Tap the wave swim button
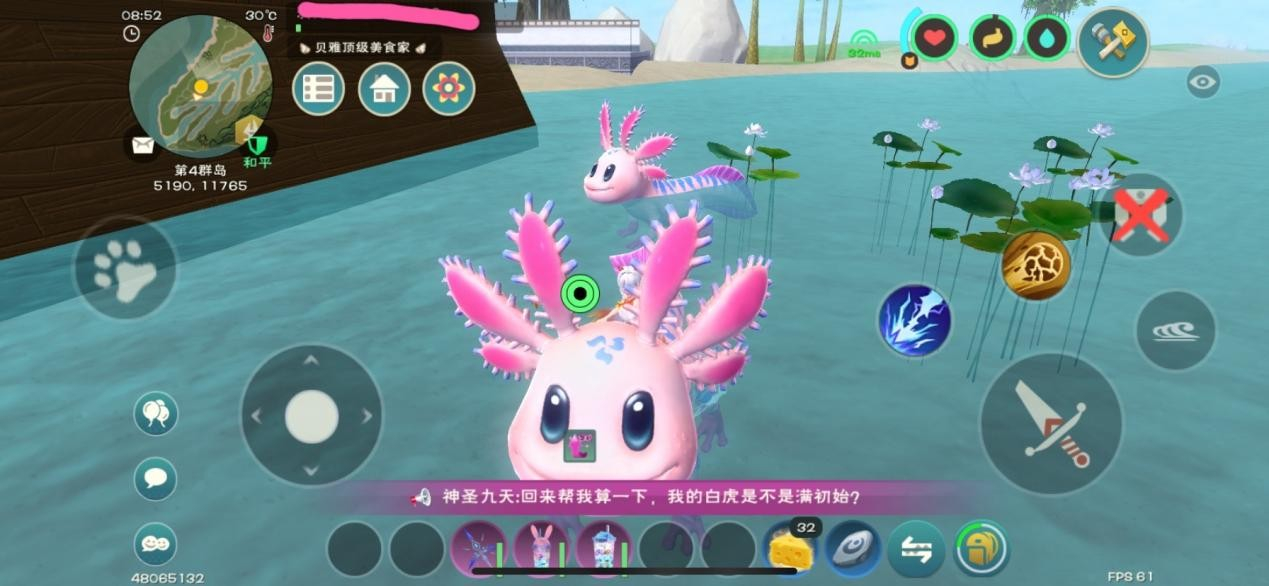 (x=1175, y=331)
